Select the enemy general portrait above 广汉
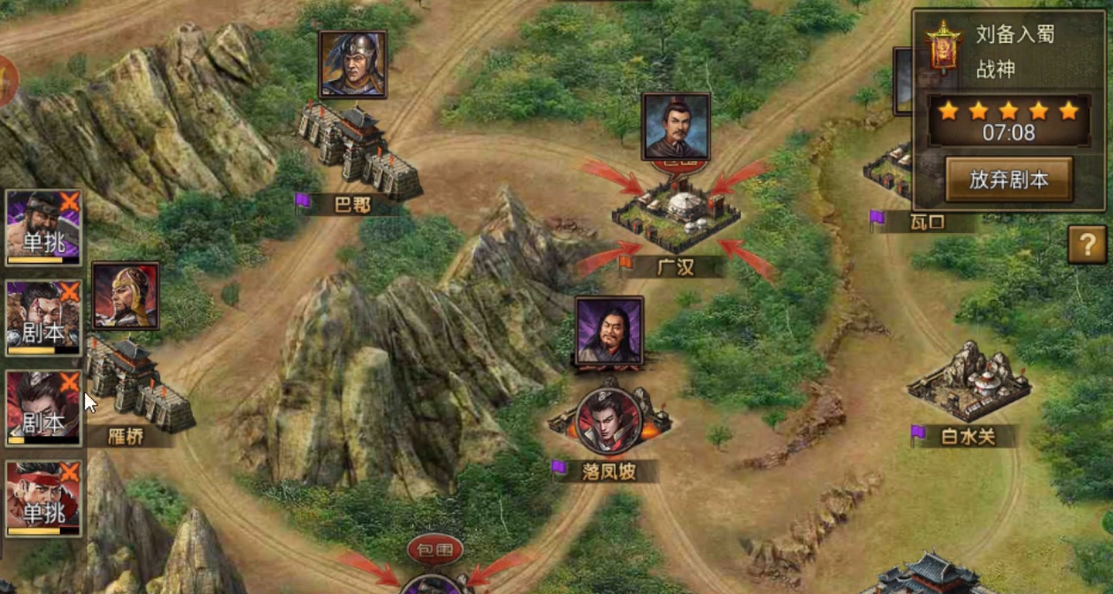The height and width of the screenshot is (594, 1113). (676, 126)
